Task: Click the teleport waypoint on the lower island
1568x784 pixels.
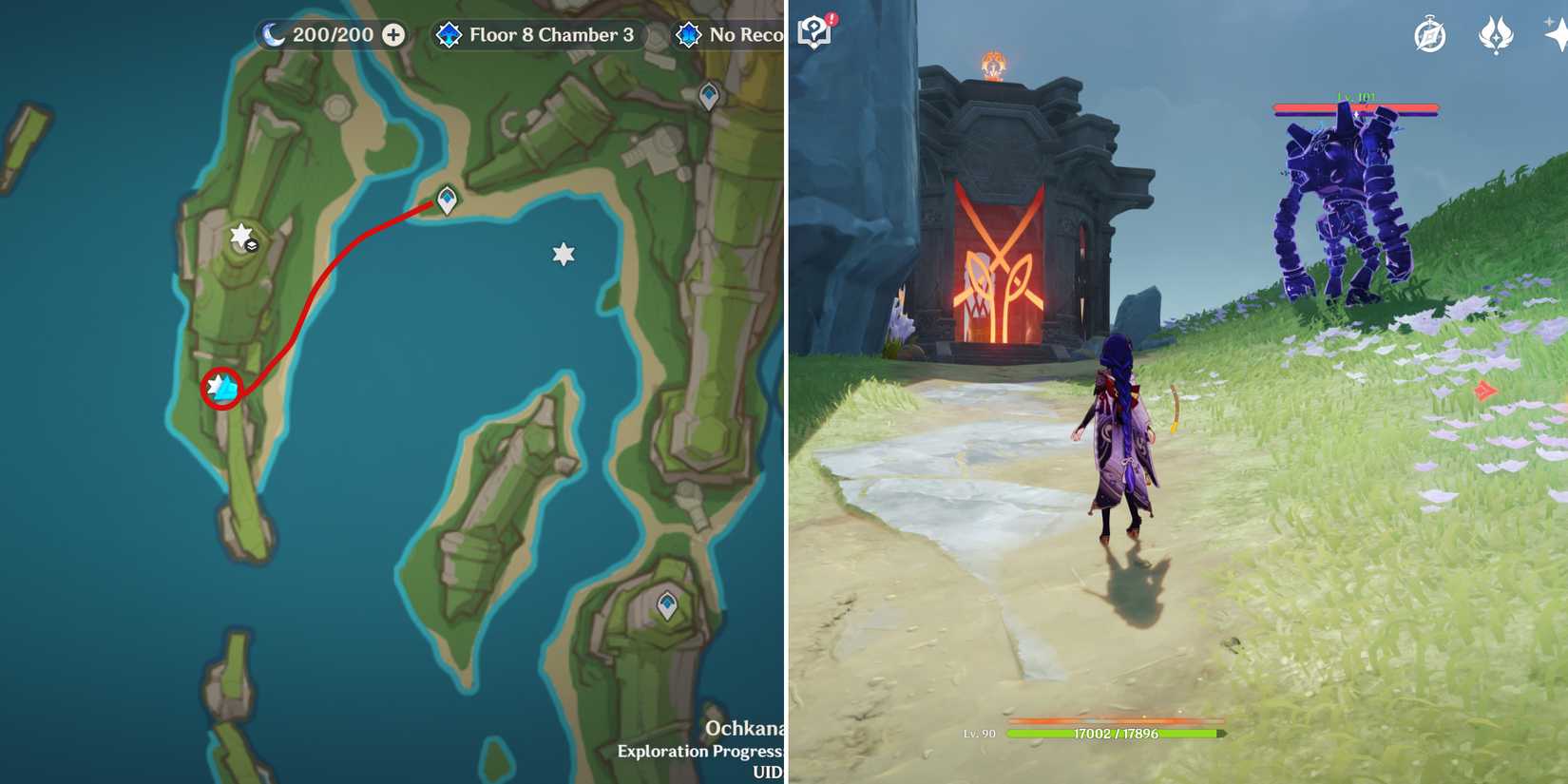Action: [668, 602]
